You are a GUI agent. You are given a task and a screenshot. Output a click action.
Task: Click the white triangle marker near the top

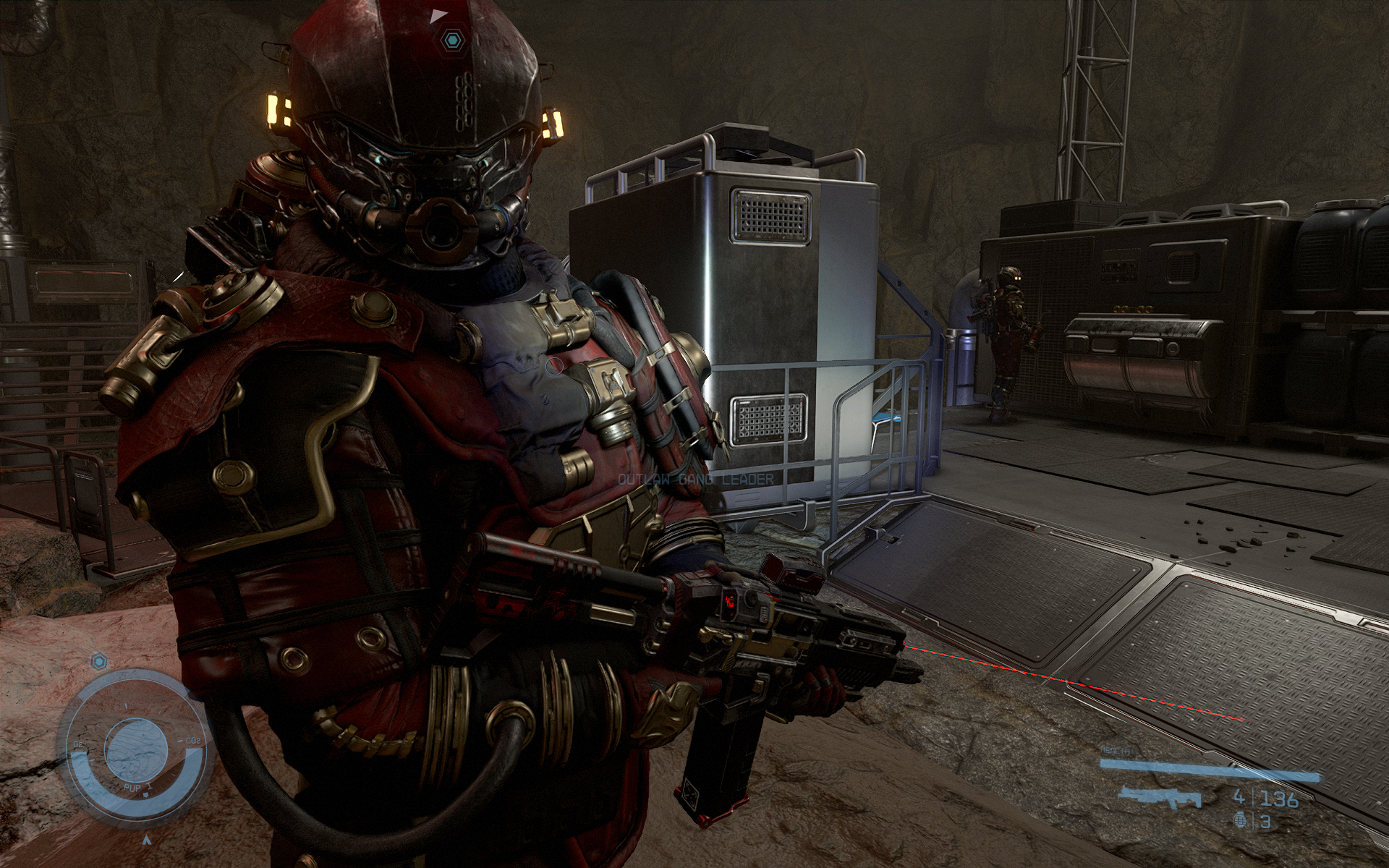[436, 14]
